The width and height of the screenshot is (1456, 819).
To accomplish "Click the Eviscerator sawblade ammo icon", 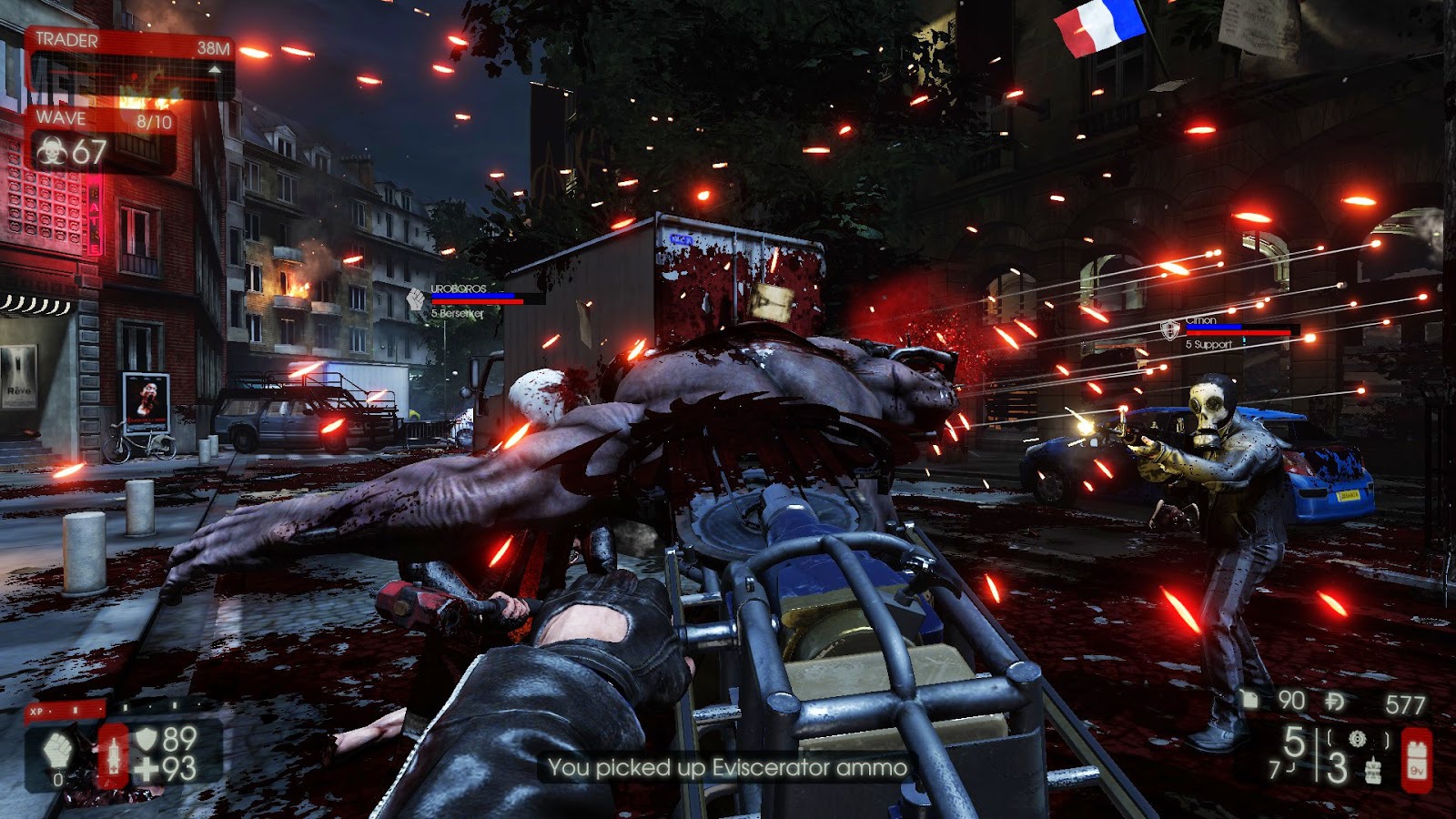I will pos(1357,739).
